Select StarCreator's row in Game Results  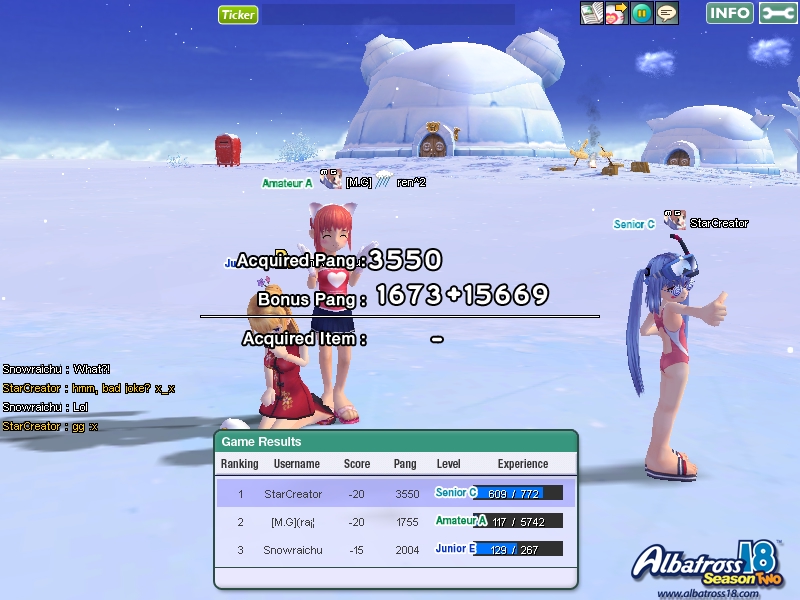[396, 493]
